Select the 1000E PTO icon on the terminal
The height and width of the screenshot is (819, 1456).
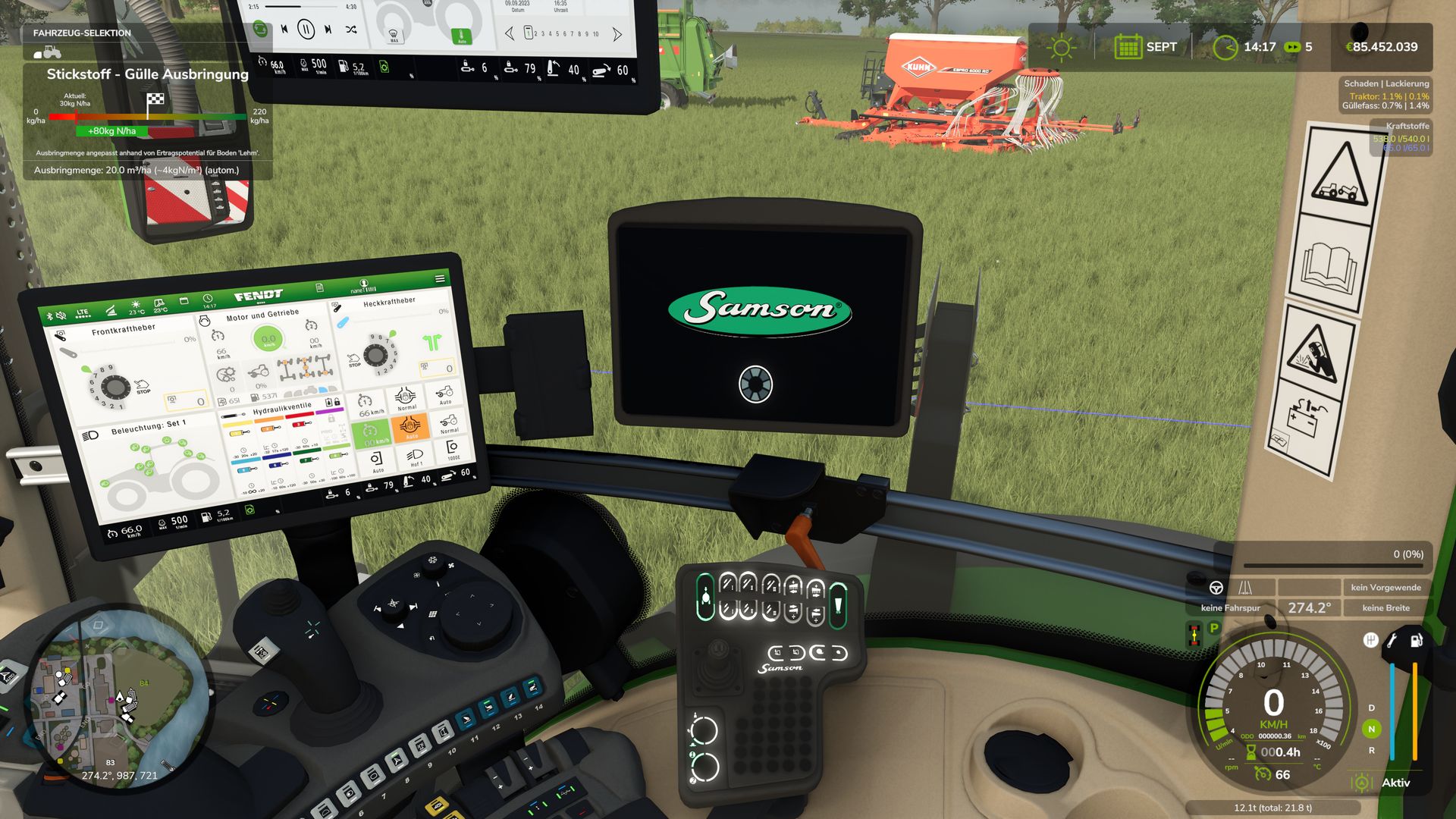coord(452,449)
